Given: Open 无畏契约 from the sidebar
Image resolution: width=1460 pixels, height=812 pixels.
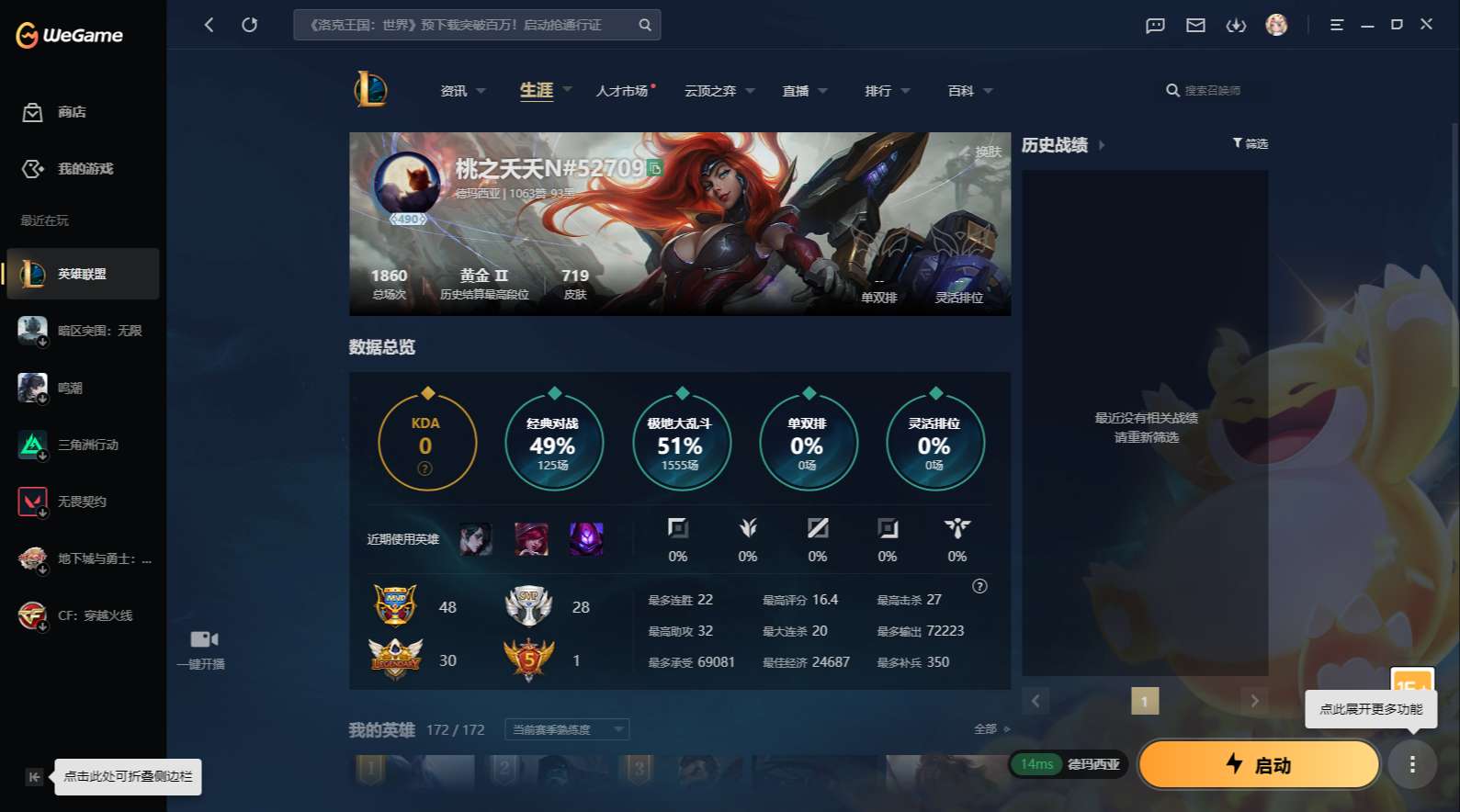Looking at the screenshot, I should point(83,502).
